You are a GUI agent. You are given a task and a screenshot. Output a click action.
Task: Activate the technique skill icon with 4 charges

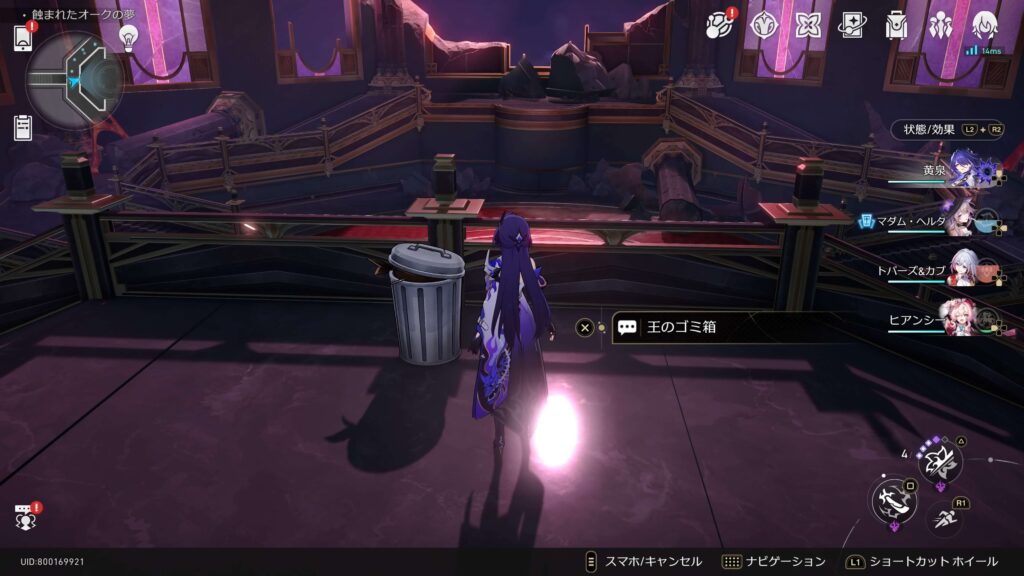pos(940,462)
